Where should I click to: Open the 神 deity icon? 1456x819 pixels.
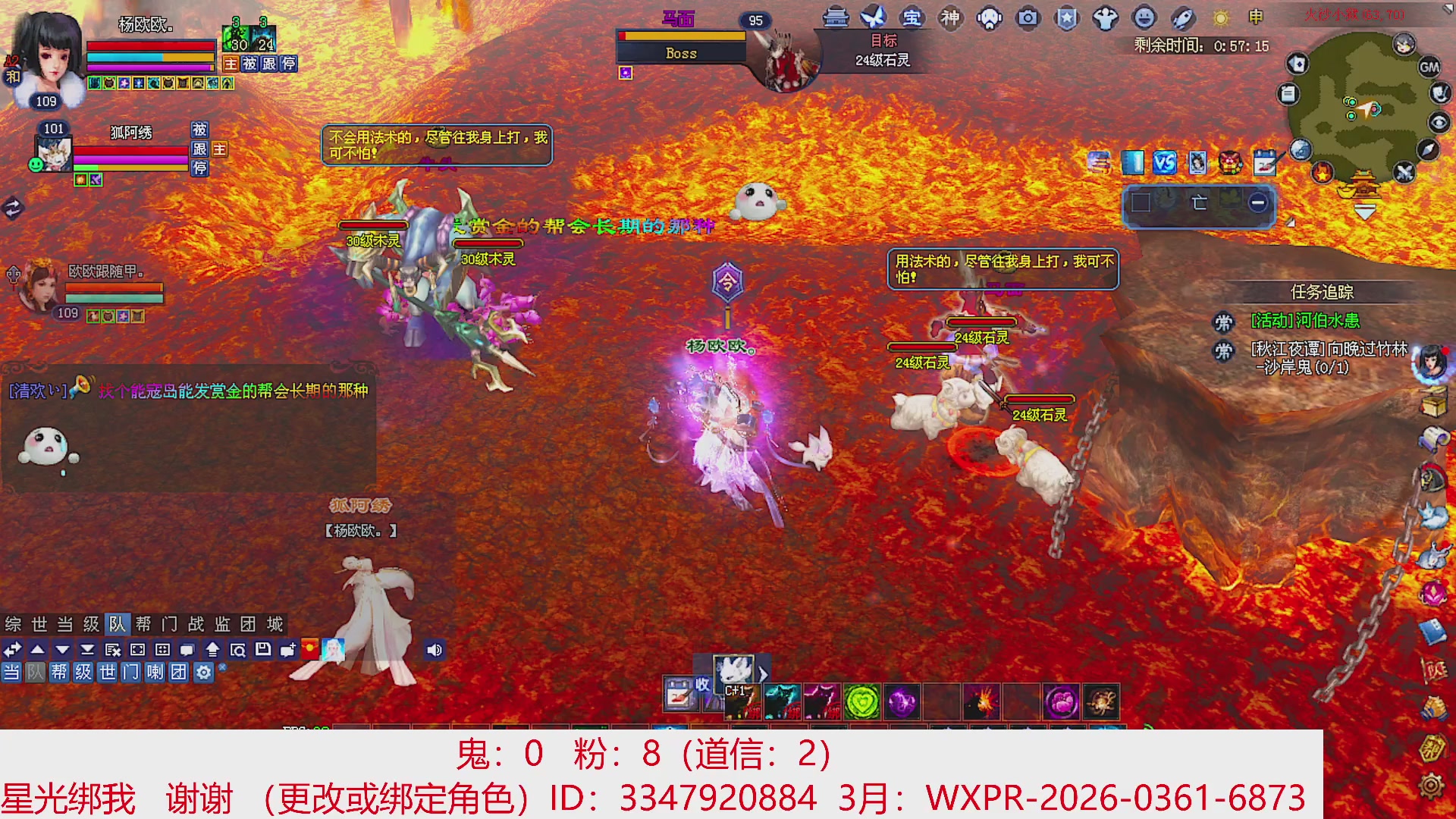952,20
